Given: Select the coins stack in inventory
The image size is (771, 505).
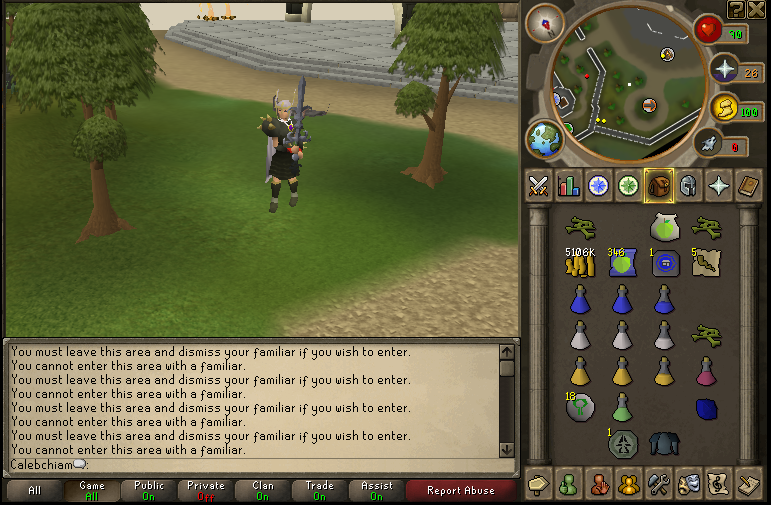Looking at the screenshot, I should tap(579, 265).
